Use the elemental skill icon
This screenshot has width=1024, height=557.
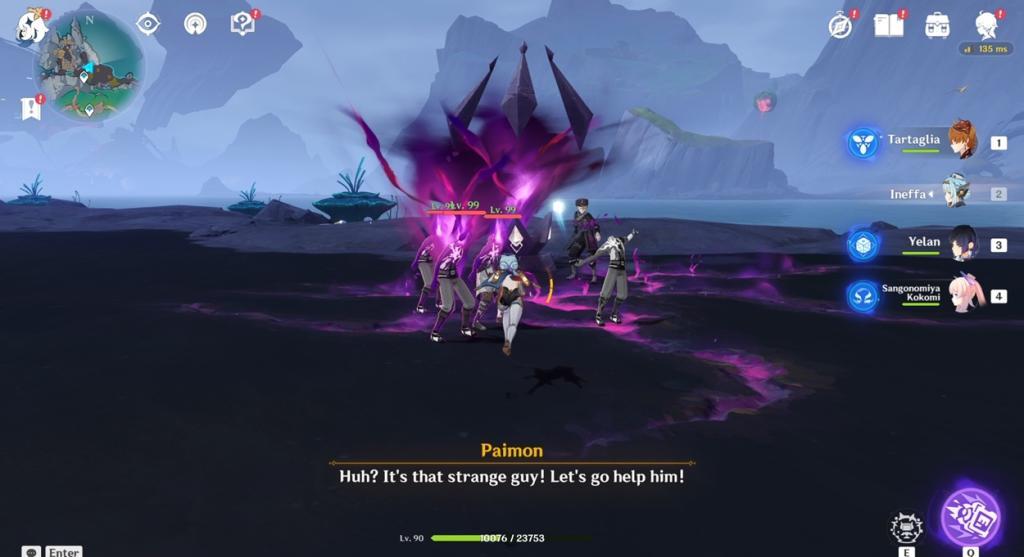[906, 527]
